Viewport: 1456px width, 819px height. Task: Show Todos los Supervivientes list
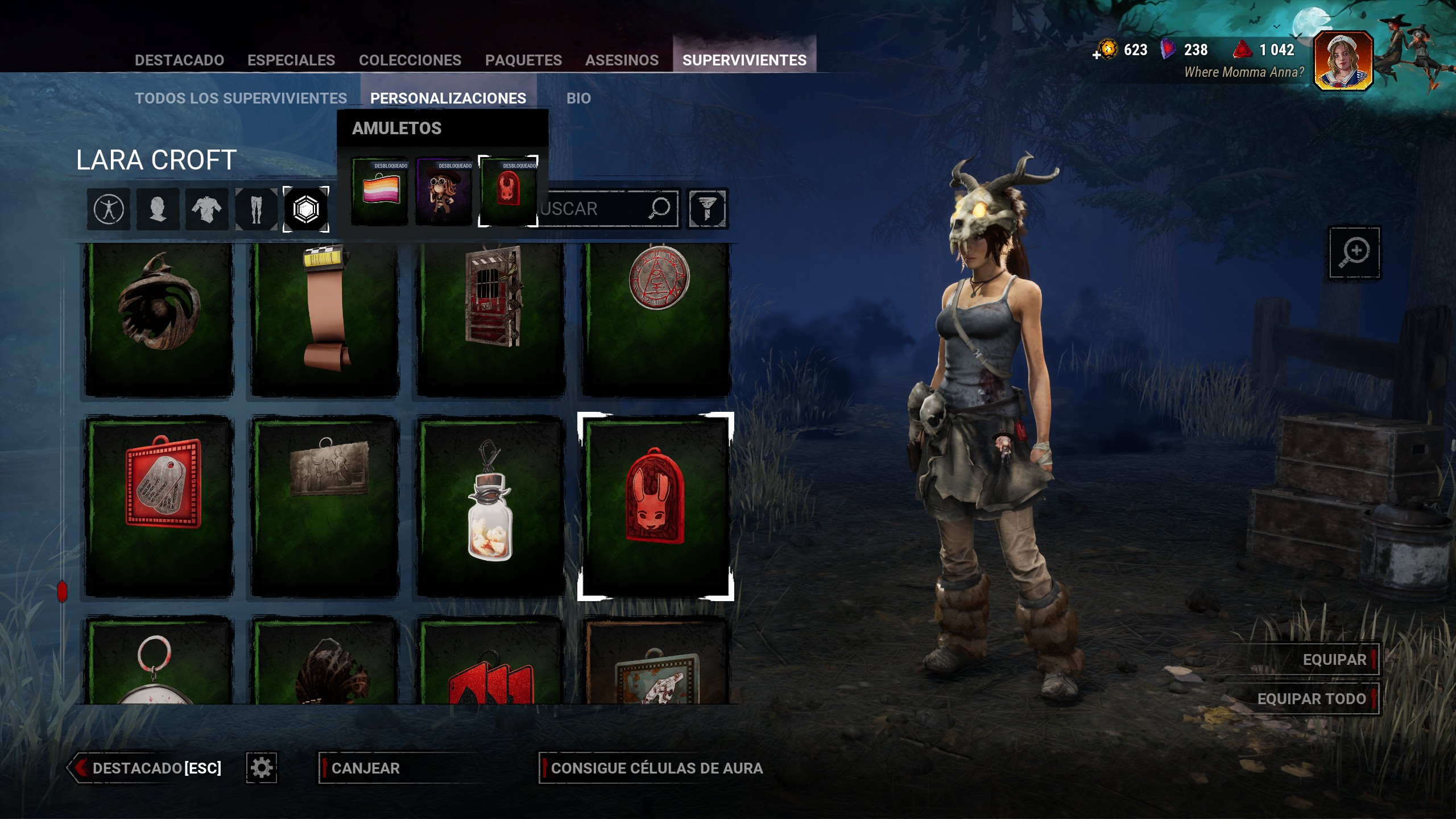click(x=241, y=98)
